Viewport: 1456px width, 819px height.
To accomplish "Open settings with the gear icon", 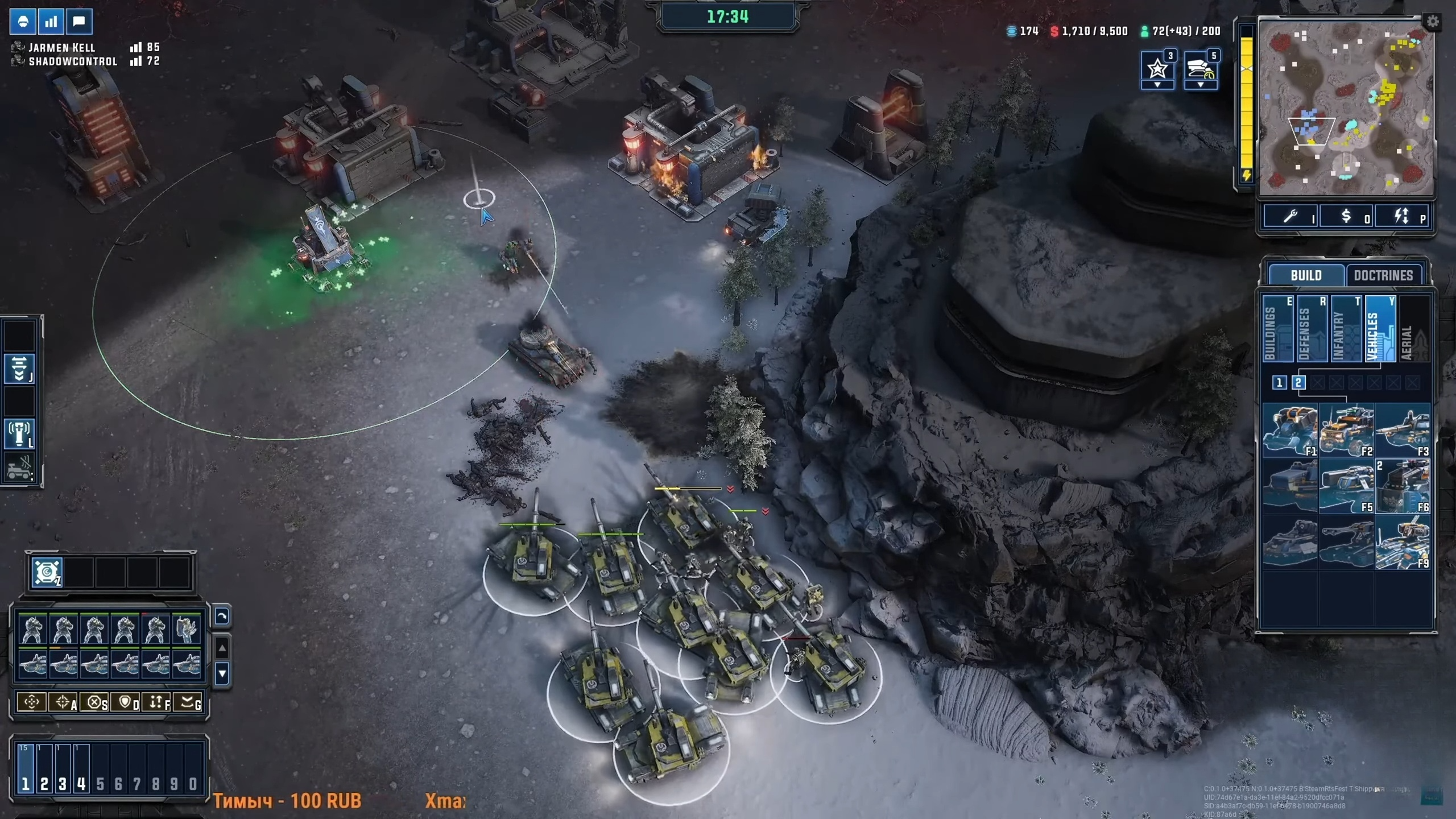I will 1432,22.
